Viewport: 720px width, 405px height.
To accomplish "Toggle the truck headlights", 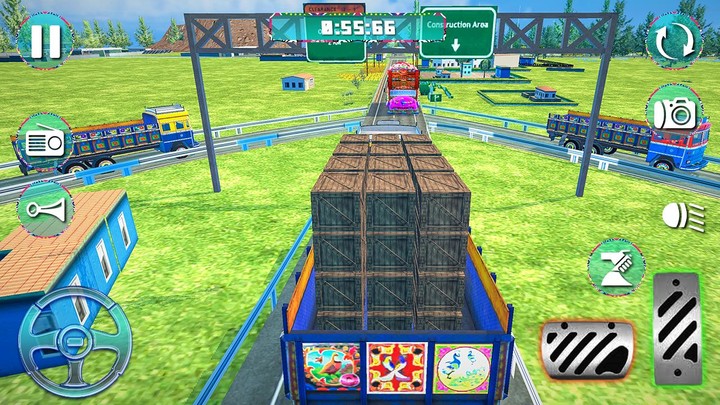I will [676, 213].
